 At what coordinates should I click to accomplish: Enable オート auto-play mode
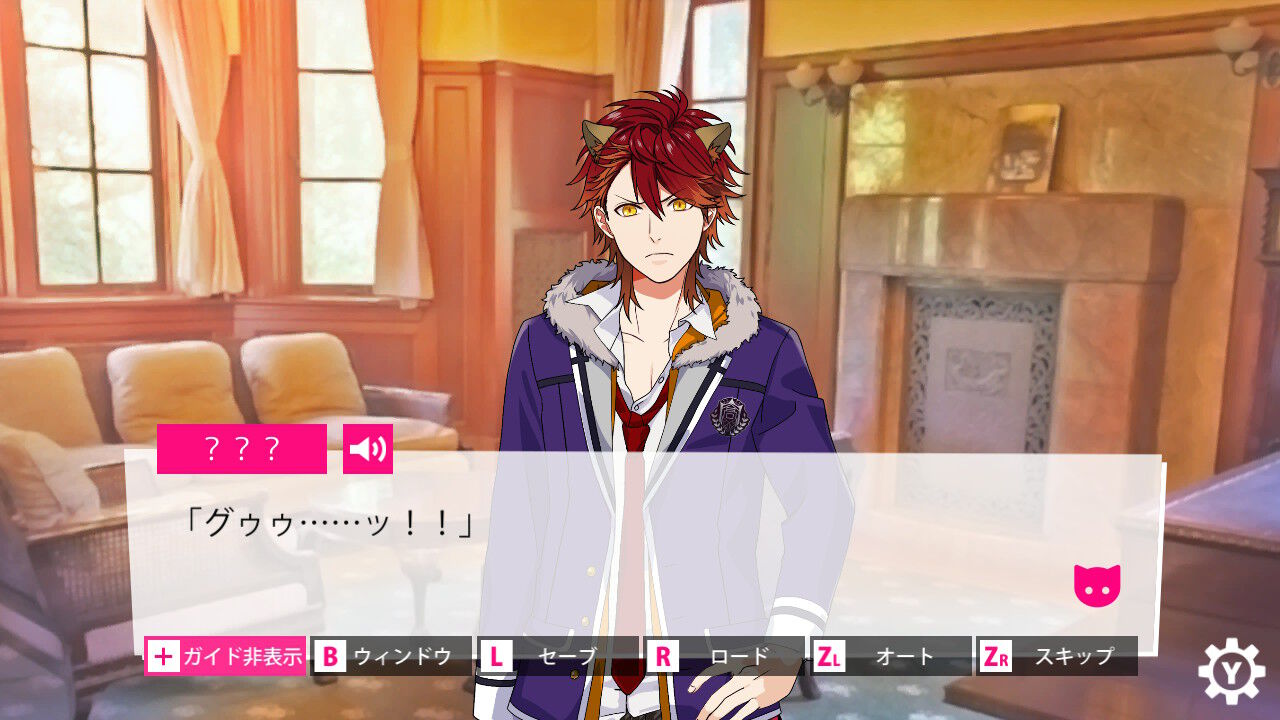[x=903, y=657]
